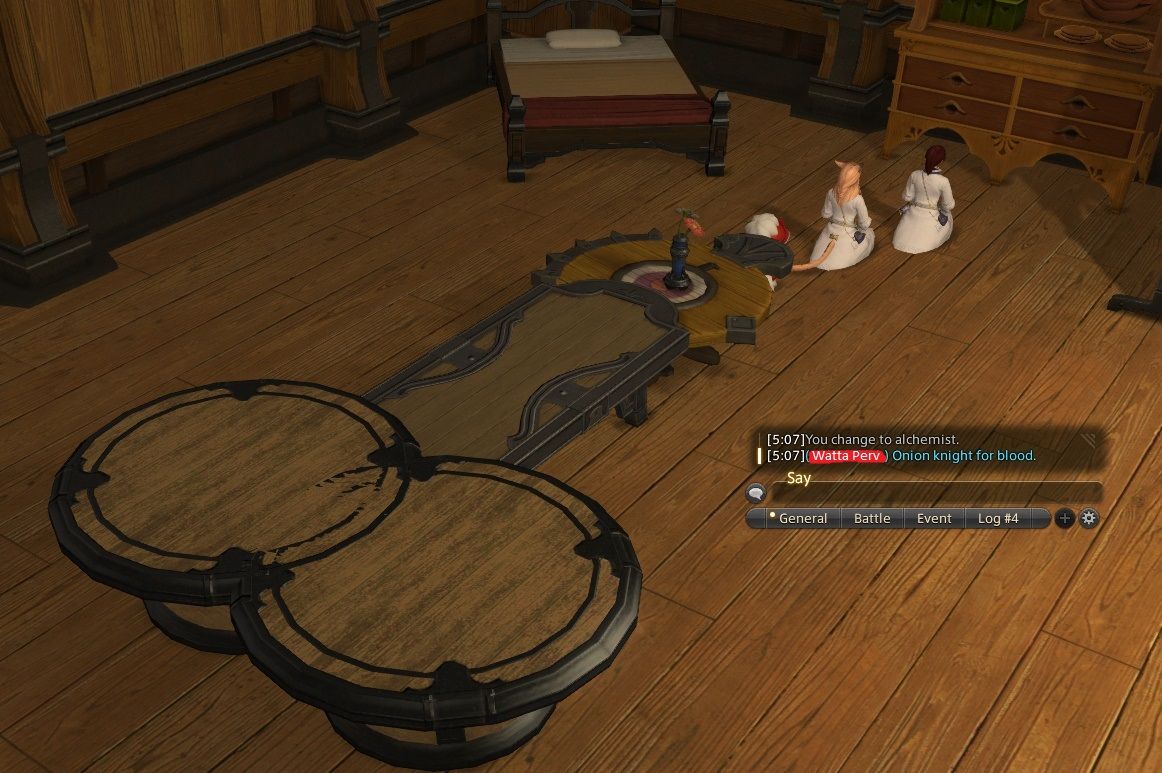
Task: Select the Event chat tab
Action: coord(934,518)
